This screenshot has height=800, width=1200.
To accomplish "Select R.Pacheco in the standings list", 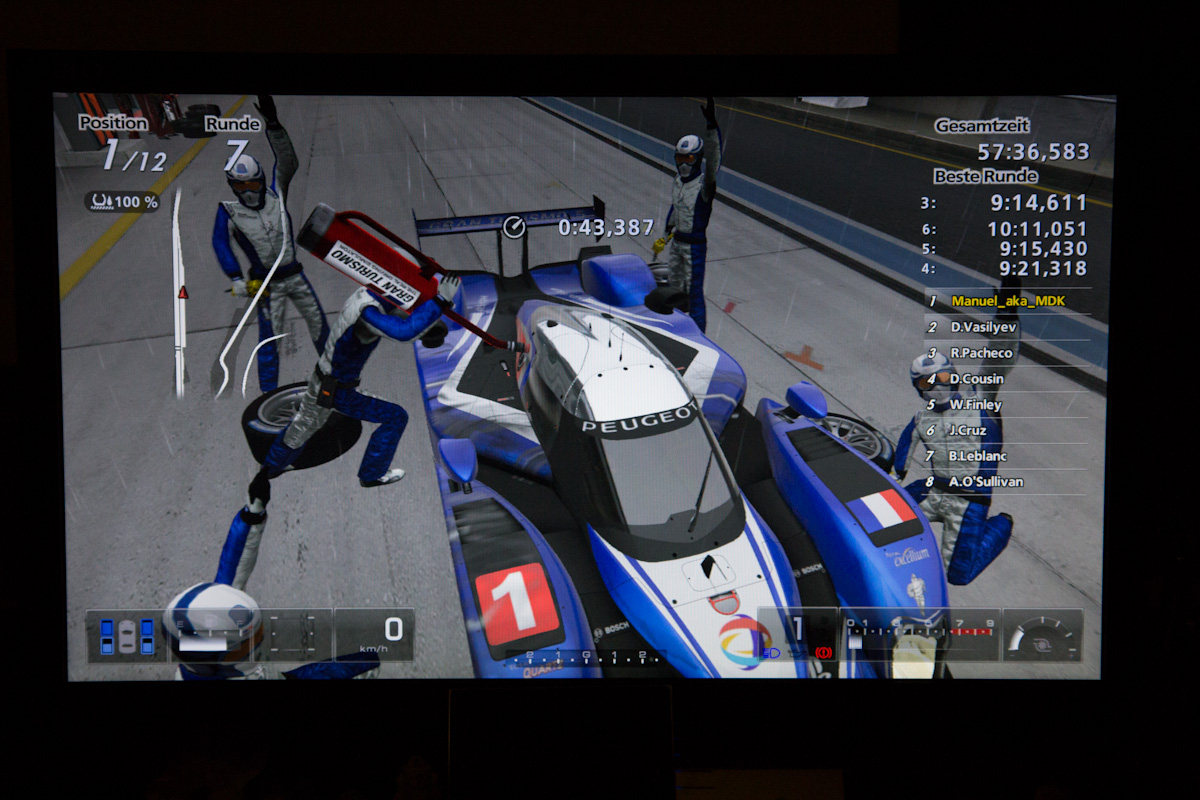I will [x=982, y=353].
